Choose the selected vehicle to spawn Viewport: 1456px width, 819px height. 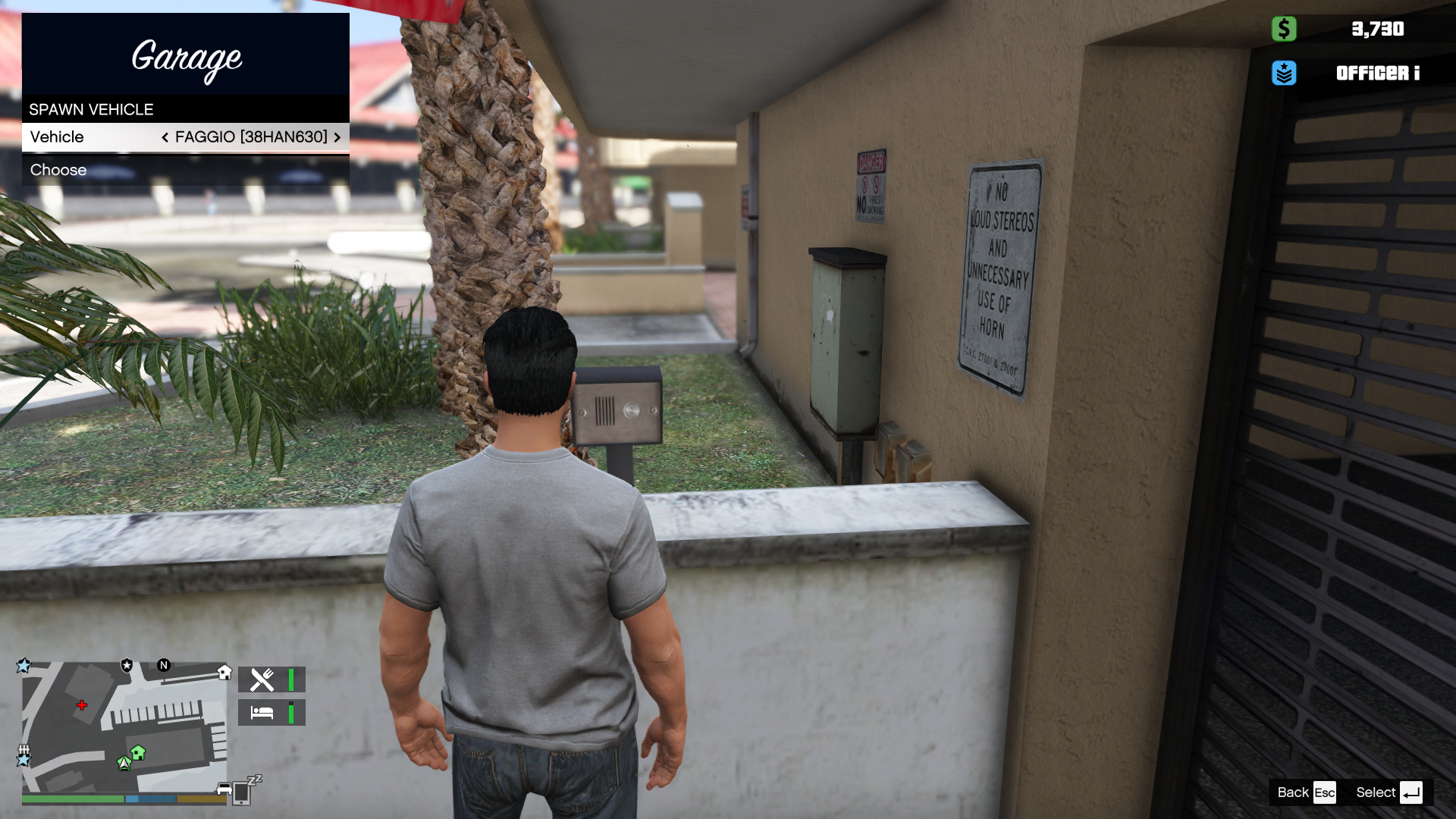coord(185,170)
